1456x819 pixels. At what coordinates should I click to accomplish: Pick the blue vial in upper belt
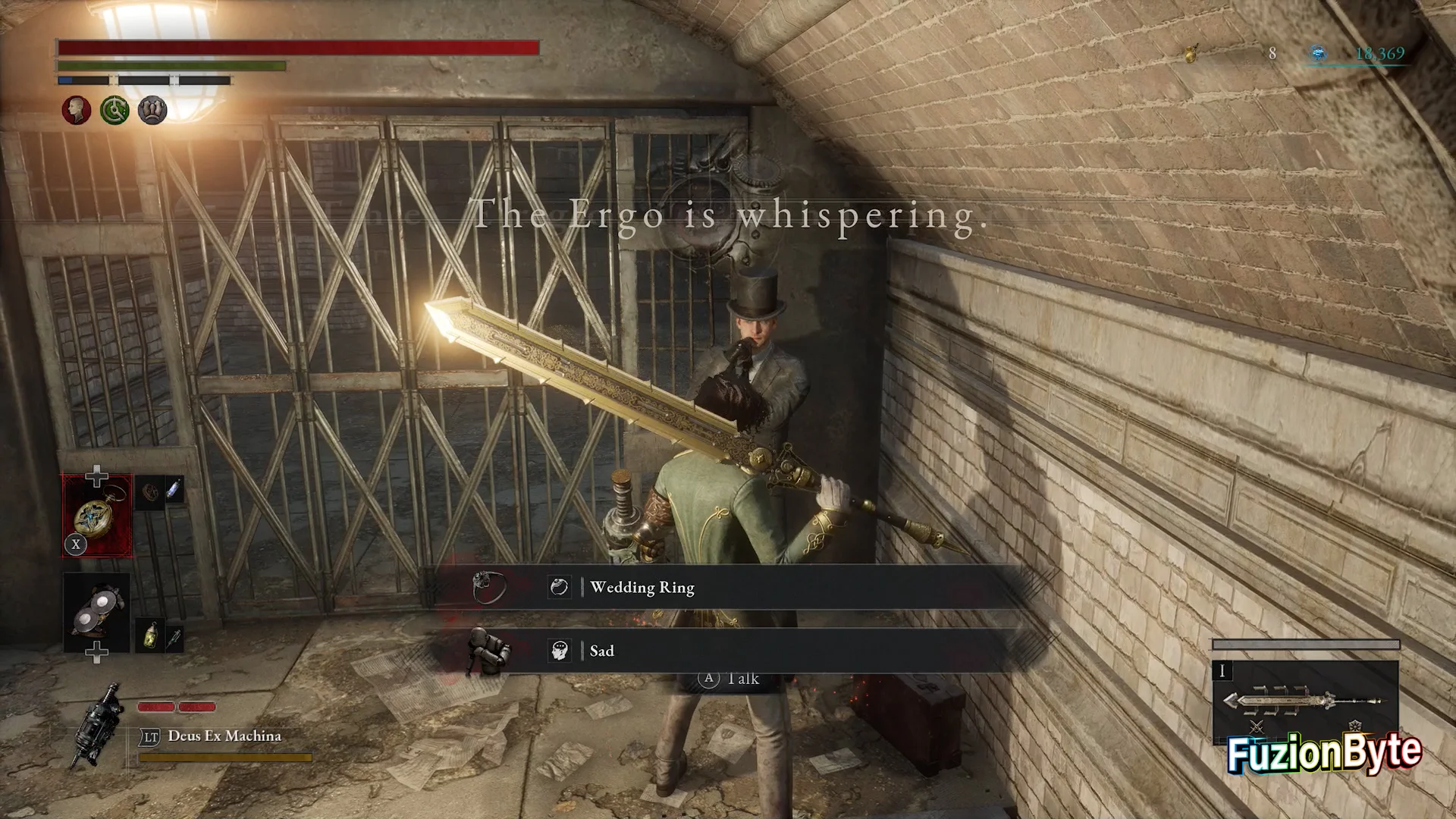(x=174, y=489)
